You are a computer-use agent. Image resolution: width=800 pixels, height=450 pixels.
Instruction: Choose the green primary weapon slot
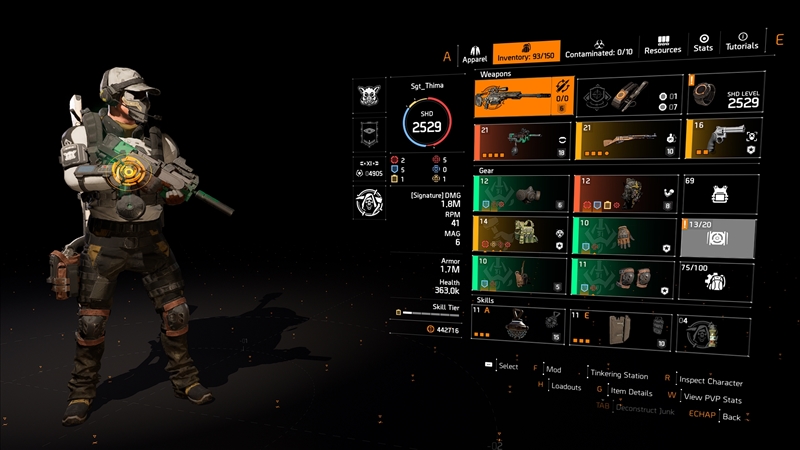[522, 140]
